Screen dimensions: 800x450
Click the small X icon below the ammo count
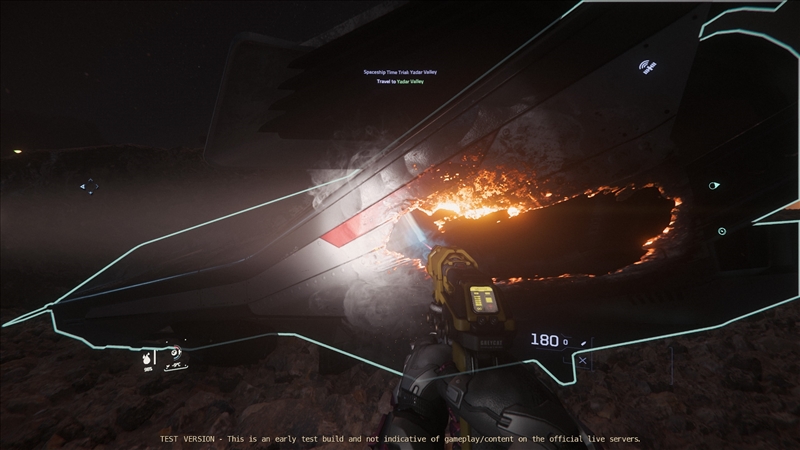tap(583, 361)
